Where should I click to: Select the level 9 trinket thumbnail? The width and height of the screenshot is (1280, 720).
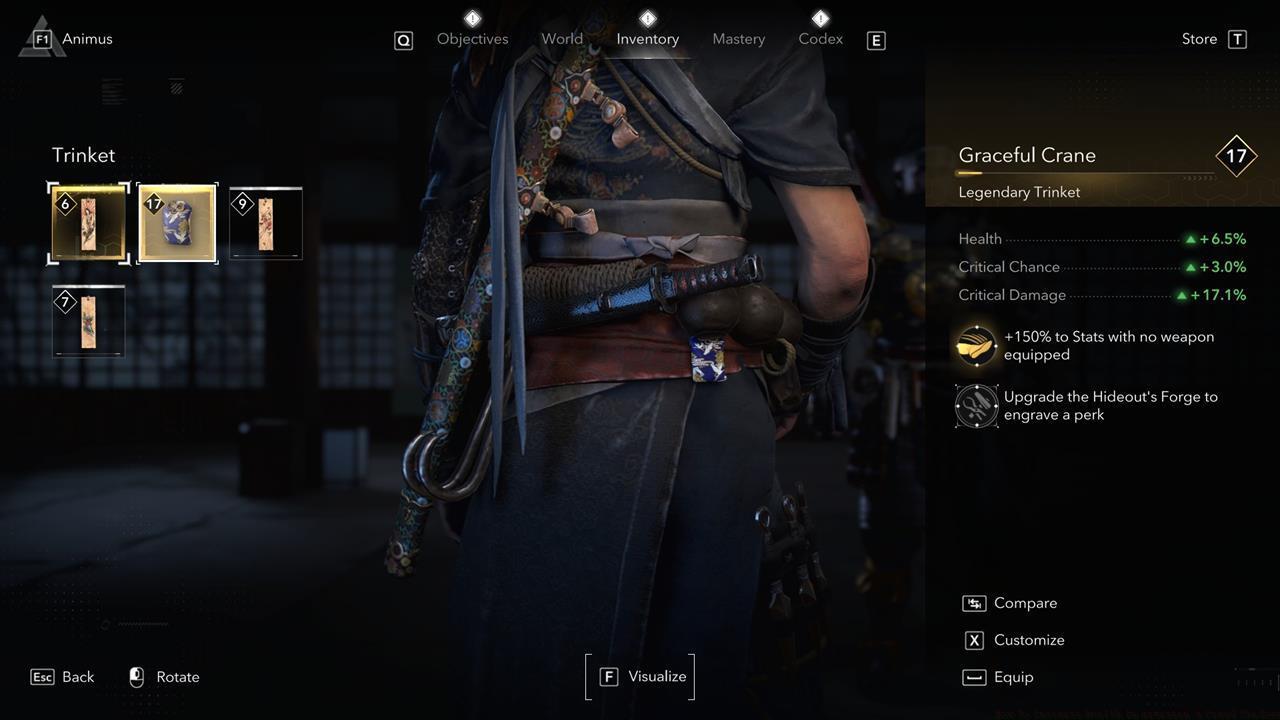coord(265,222)
